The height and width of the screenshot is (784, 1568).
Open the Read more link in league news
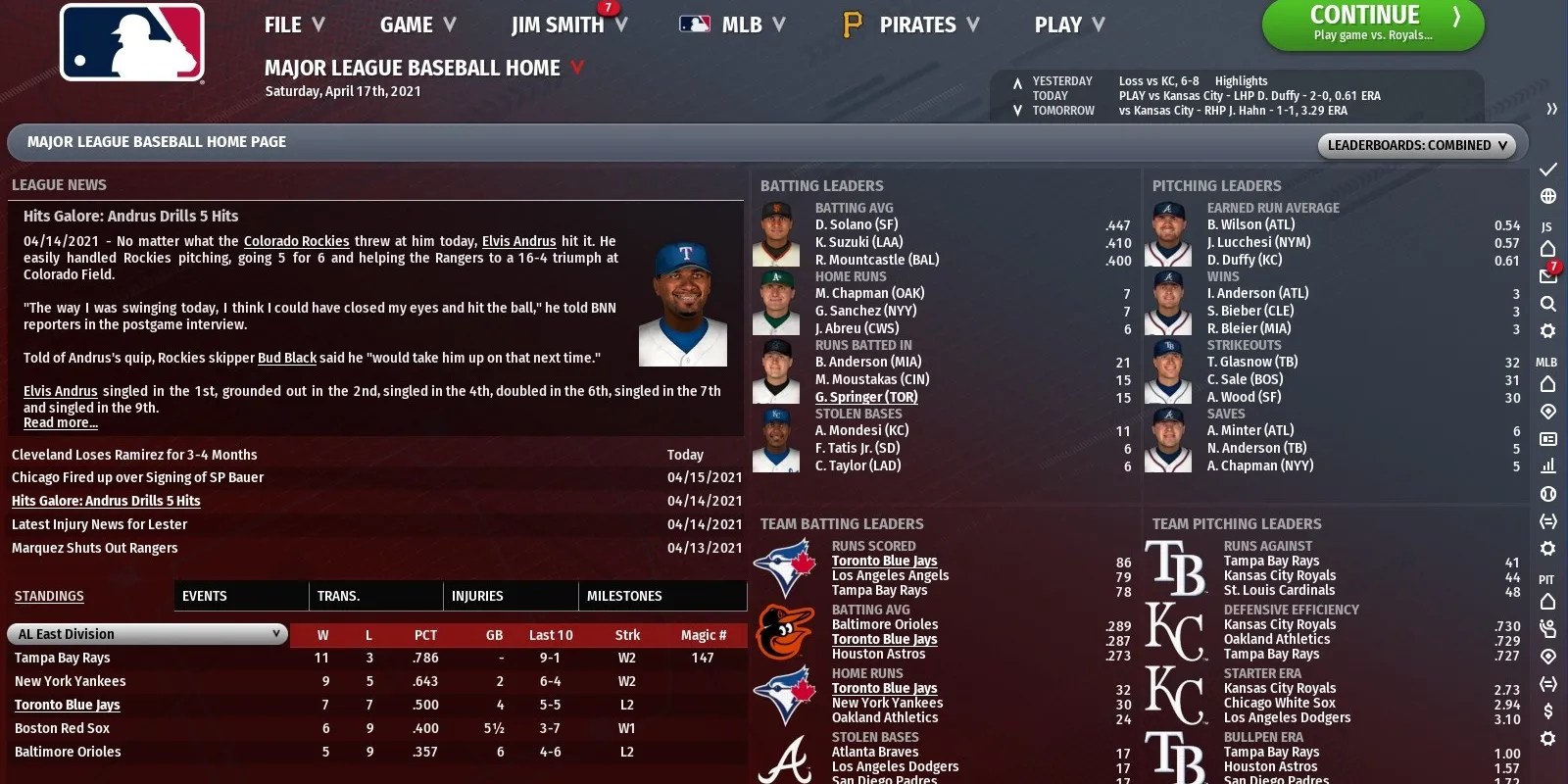(60, 422)
